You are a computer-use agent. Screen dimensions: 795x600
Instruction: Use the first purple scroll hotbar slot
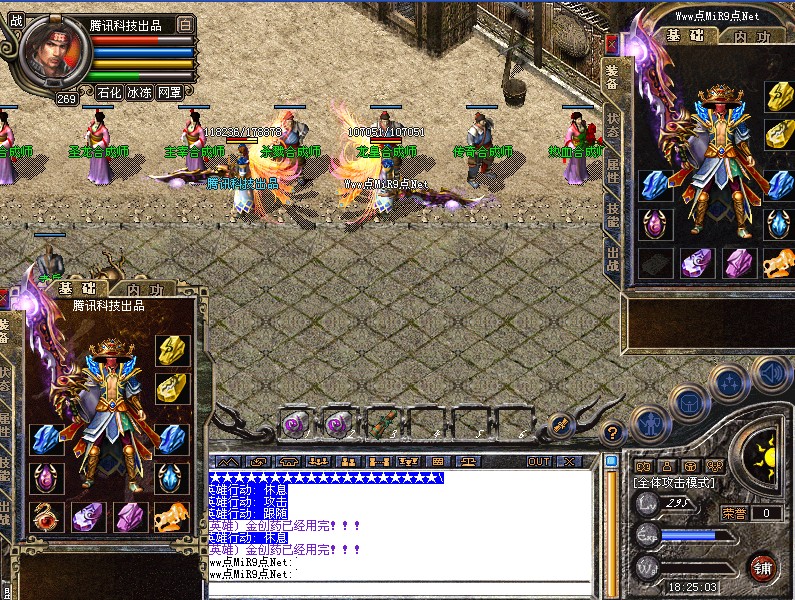pyautogui.click(x=293, y=423)
